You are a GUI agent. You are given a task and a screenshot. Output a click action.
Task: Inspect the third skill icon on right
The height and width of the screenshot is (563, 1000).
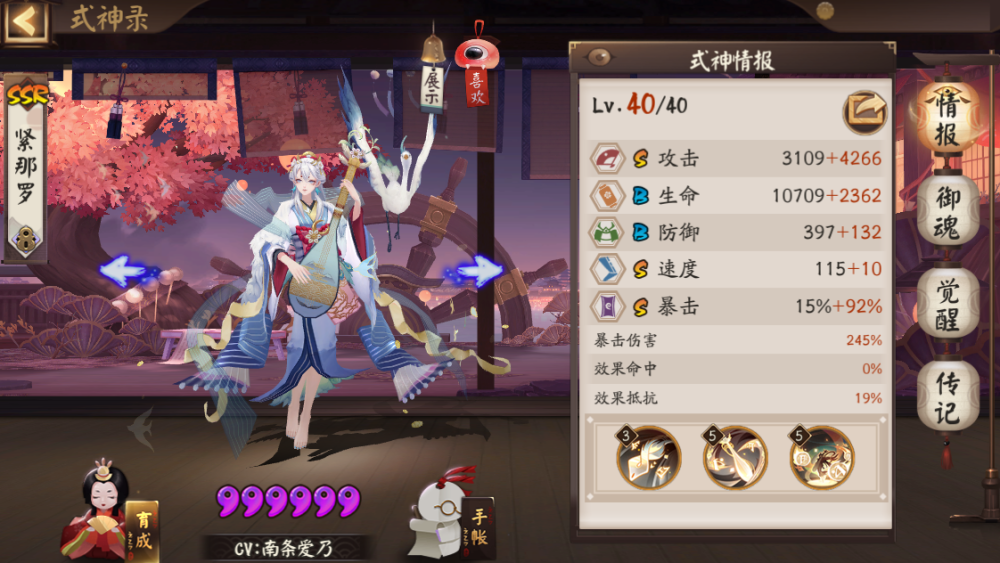821,457
